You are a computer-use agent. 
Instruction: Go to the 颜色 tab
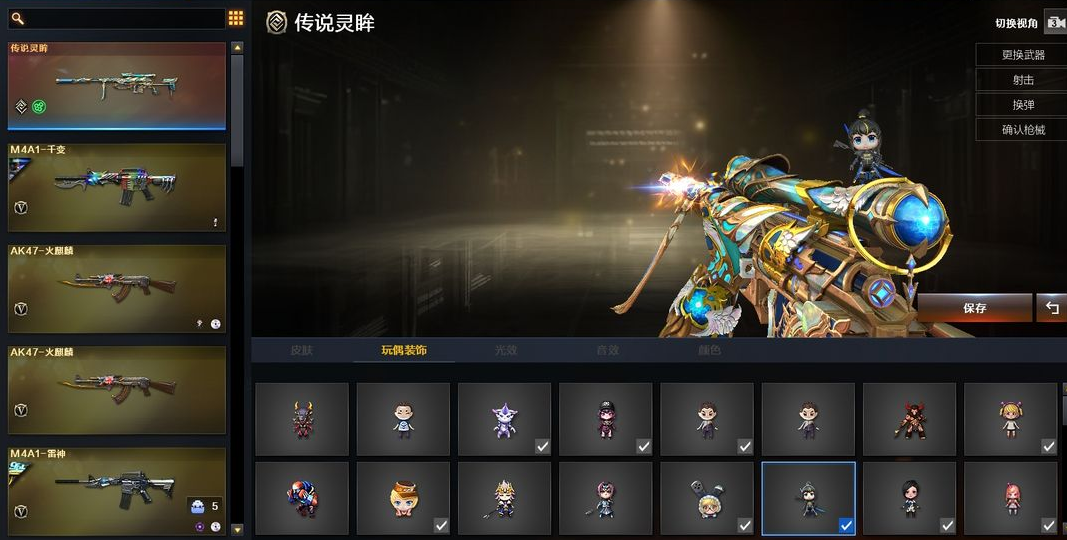pyautogui.click(x=710, y=351)
